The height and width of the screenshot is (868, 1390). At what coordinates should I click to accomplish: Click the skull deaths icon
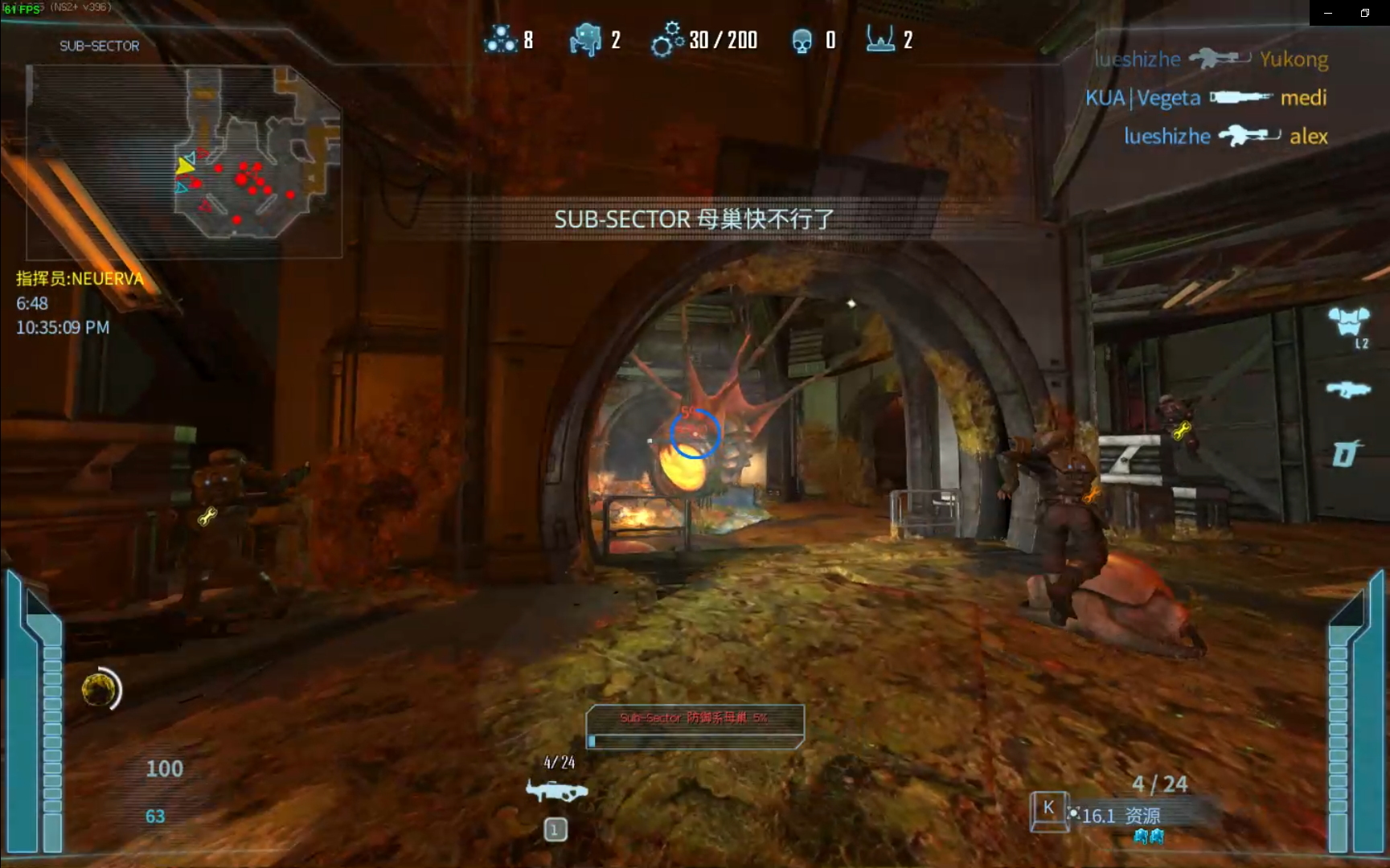[x=802, y=40]
